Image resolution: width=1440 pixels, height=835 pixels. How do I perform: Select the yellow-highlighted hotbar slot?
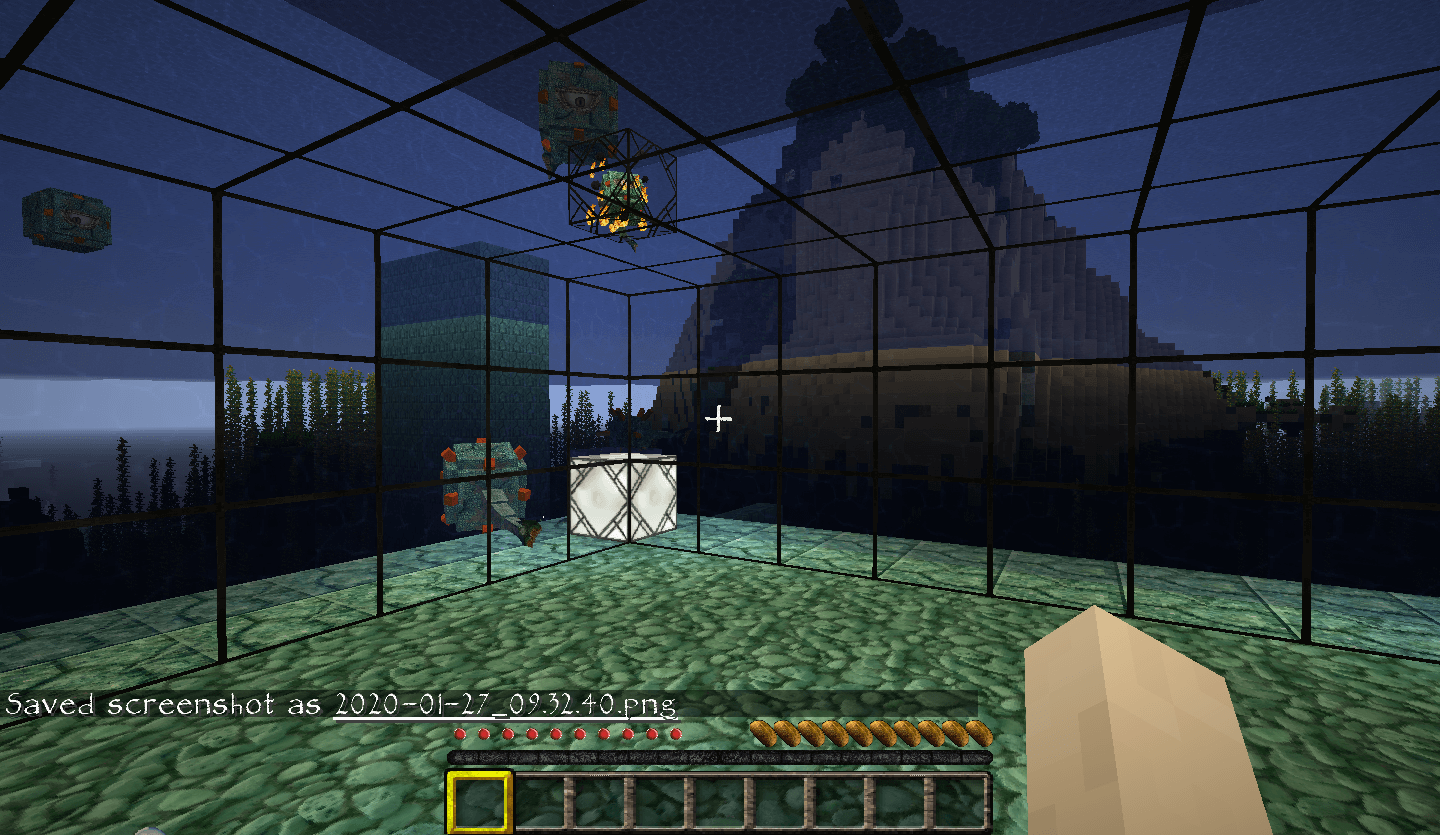pyautogui.click(x=479, y=801)
